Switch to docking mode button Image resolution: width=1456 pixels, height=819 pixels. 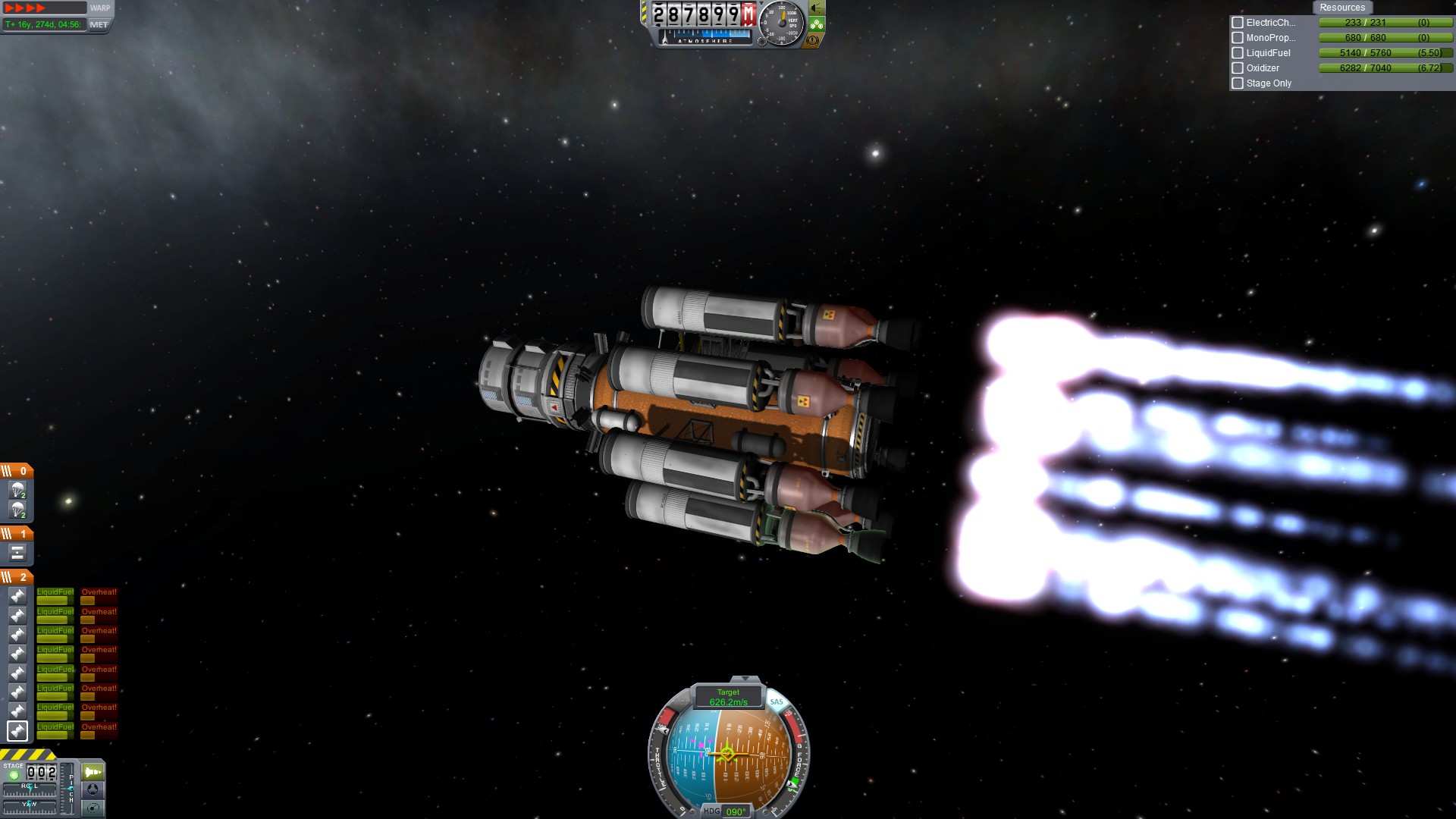(x=93, y=789)
